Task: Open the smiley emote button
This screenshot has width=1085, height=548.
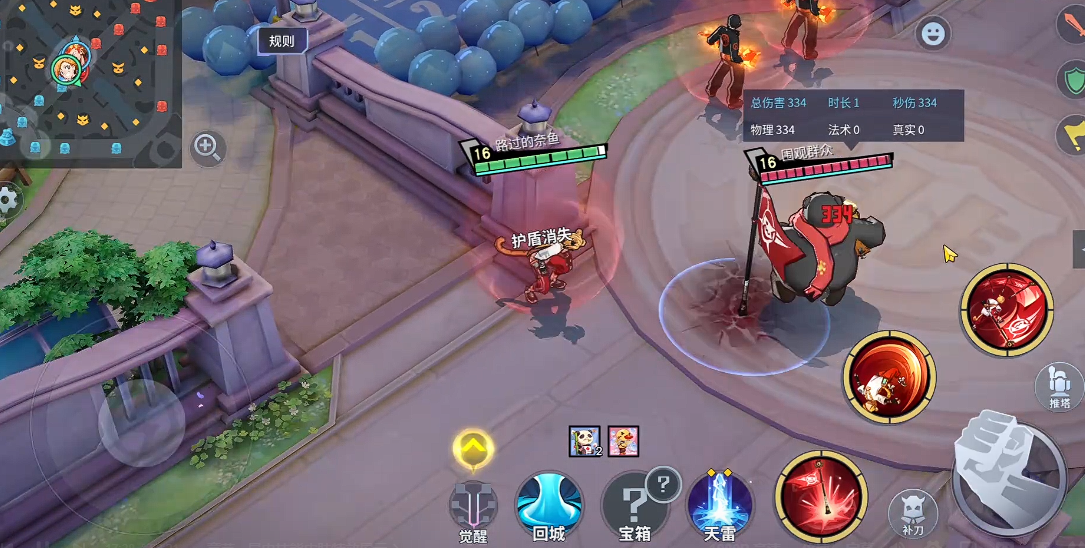Action: pyautogui.click(x=933, y=34)
